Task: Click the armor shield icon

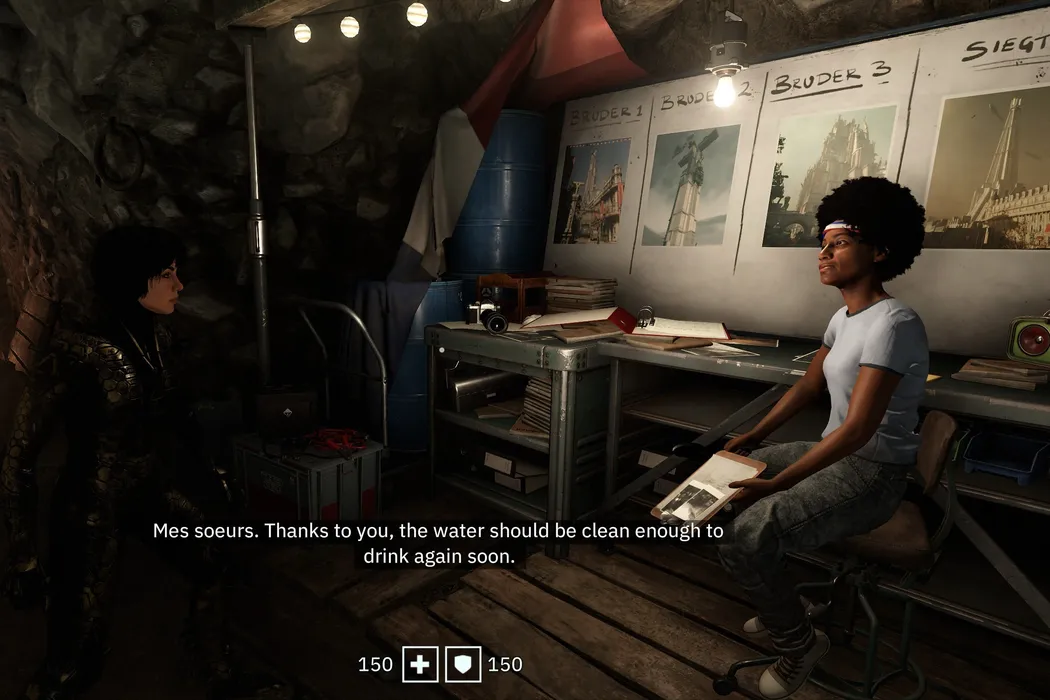Action: (x=463, y=664)
